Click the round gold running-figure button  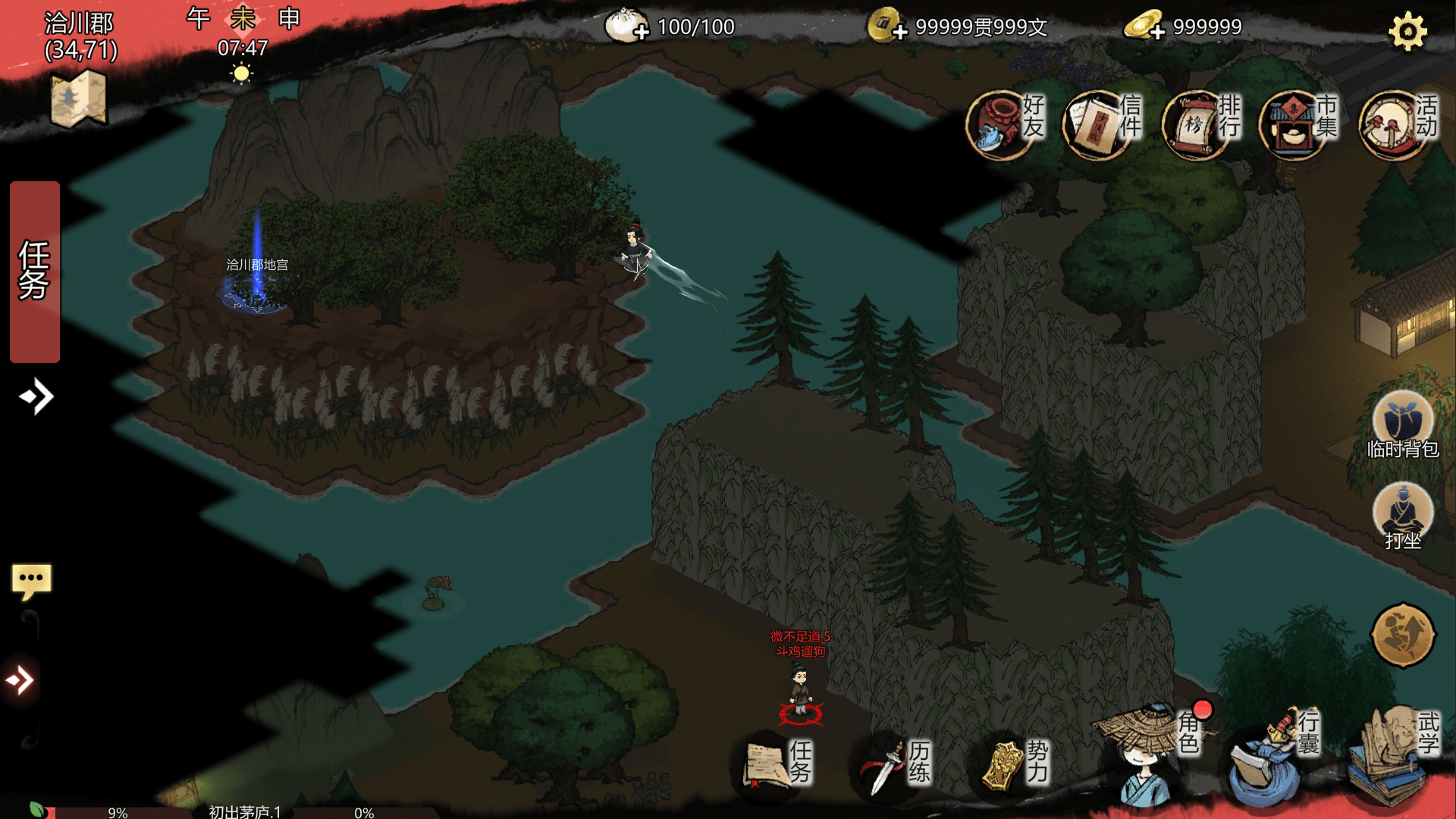click(x=1403, y=635)
